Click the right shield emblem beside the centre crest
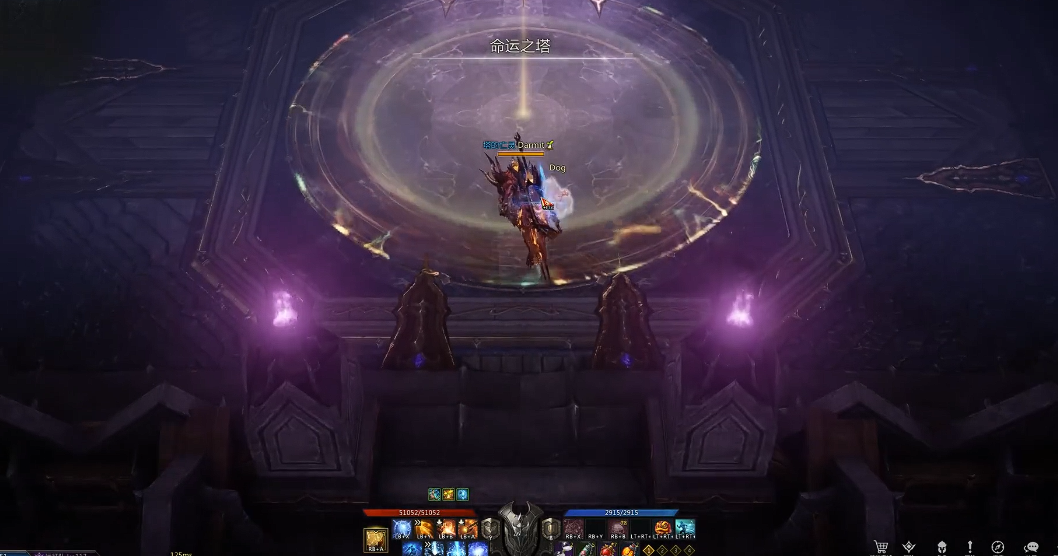1058x556 pixels. click(550, 528)
